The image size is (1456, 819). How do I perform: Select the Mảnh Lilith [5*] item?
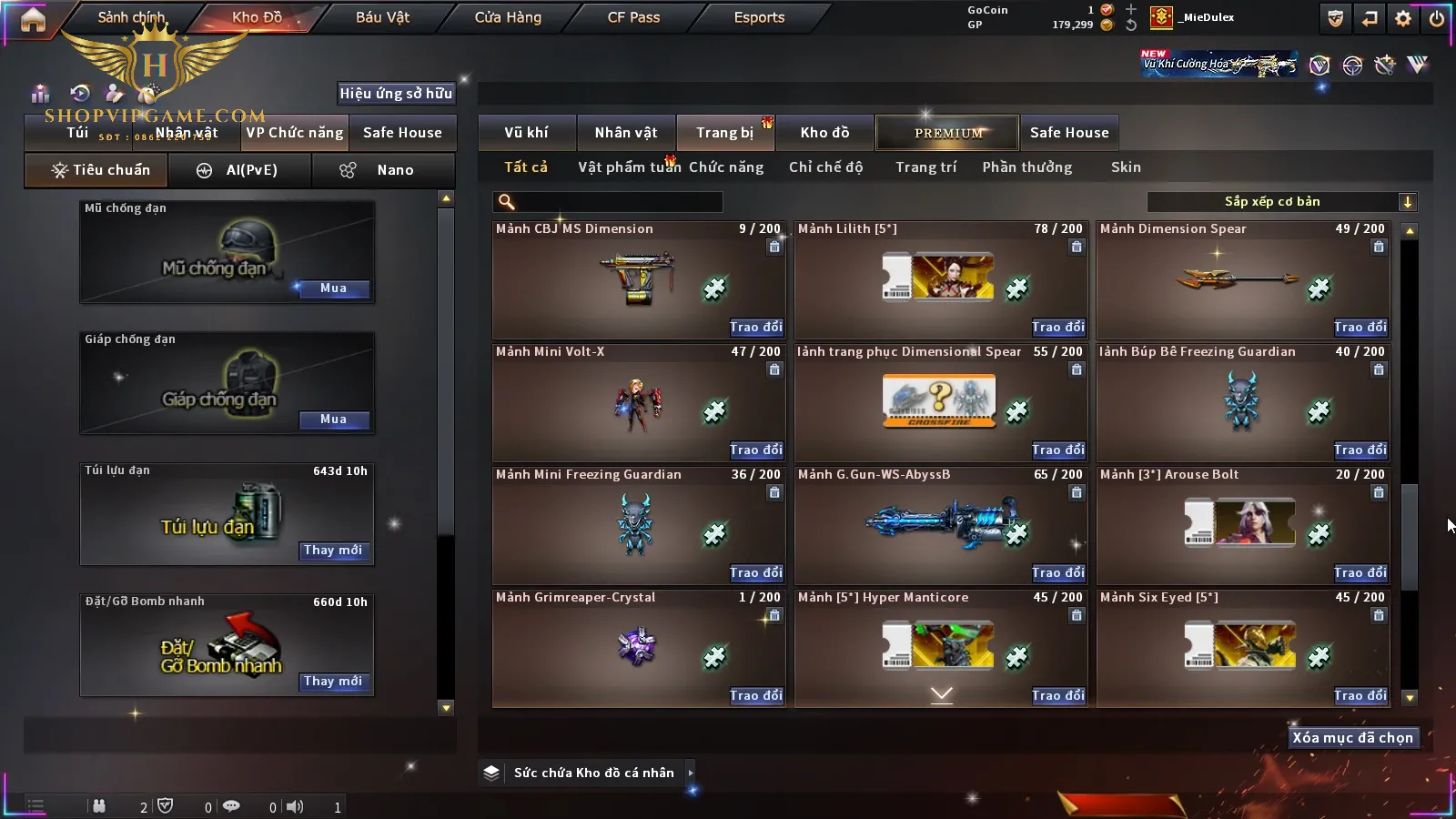tap(940, 278)
